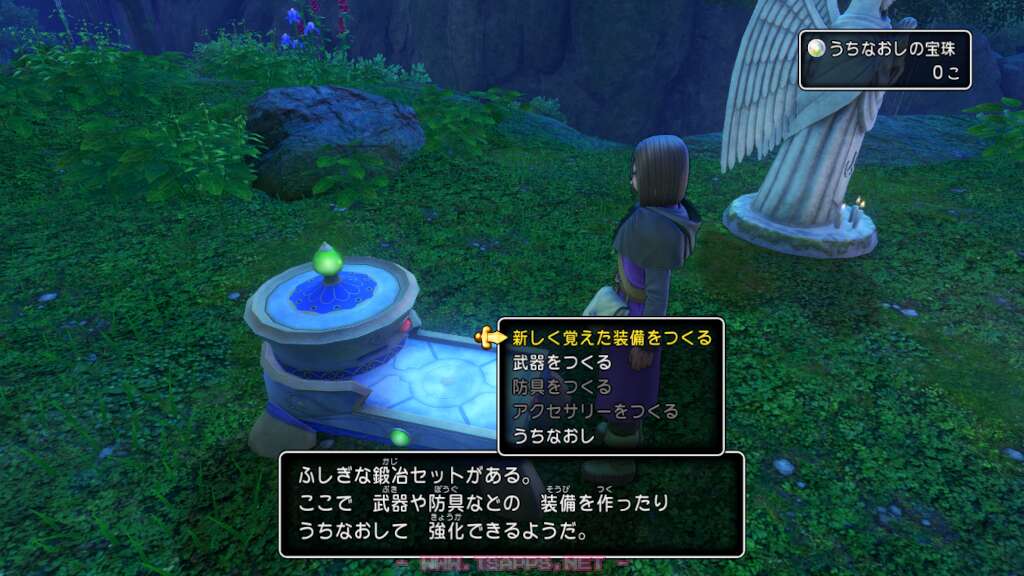
Task: Pick the 防具をつくる armor option
Action: [561, 387]
